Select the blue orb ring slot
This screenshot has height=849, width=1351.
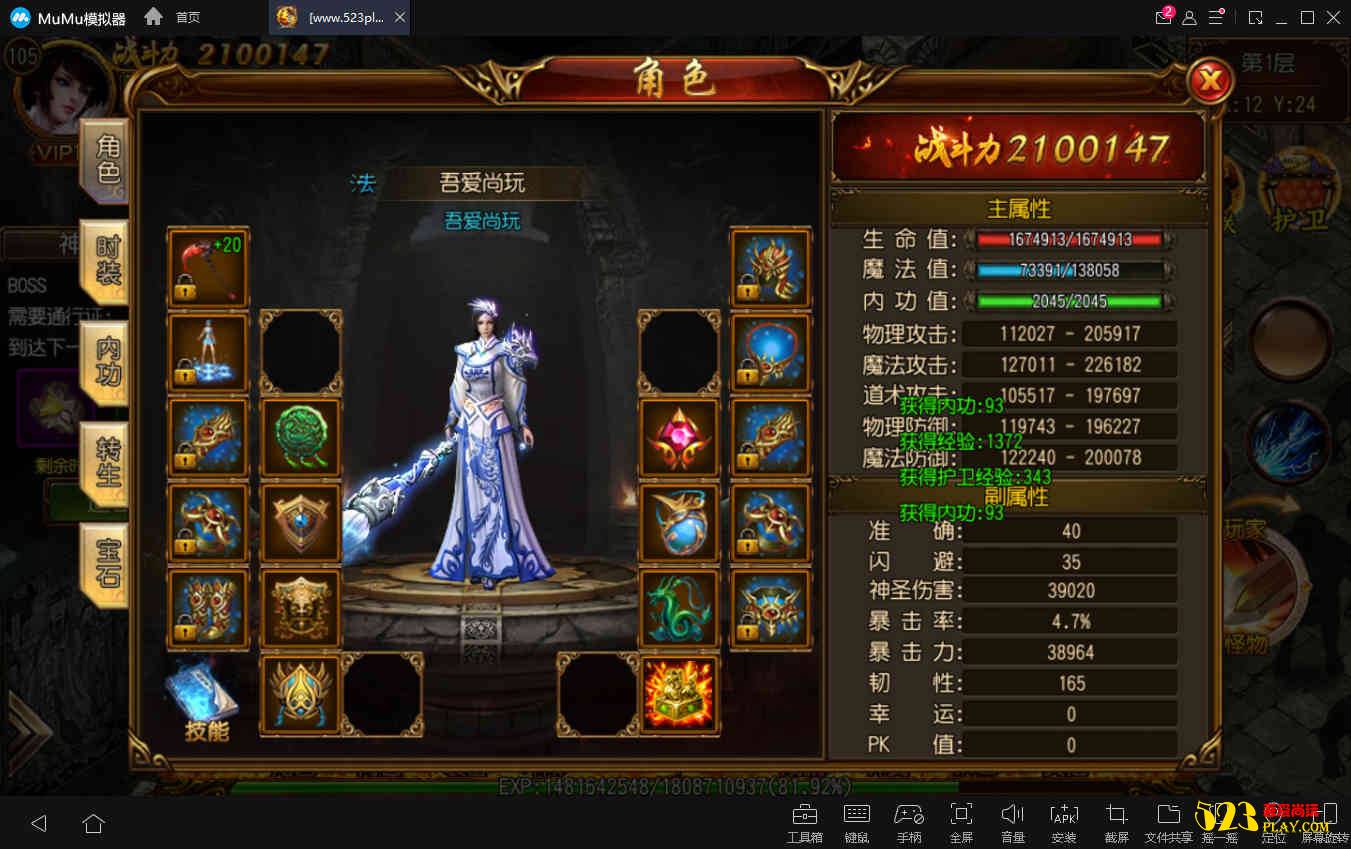pos(679,522)
